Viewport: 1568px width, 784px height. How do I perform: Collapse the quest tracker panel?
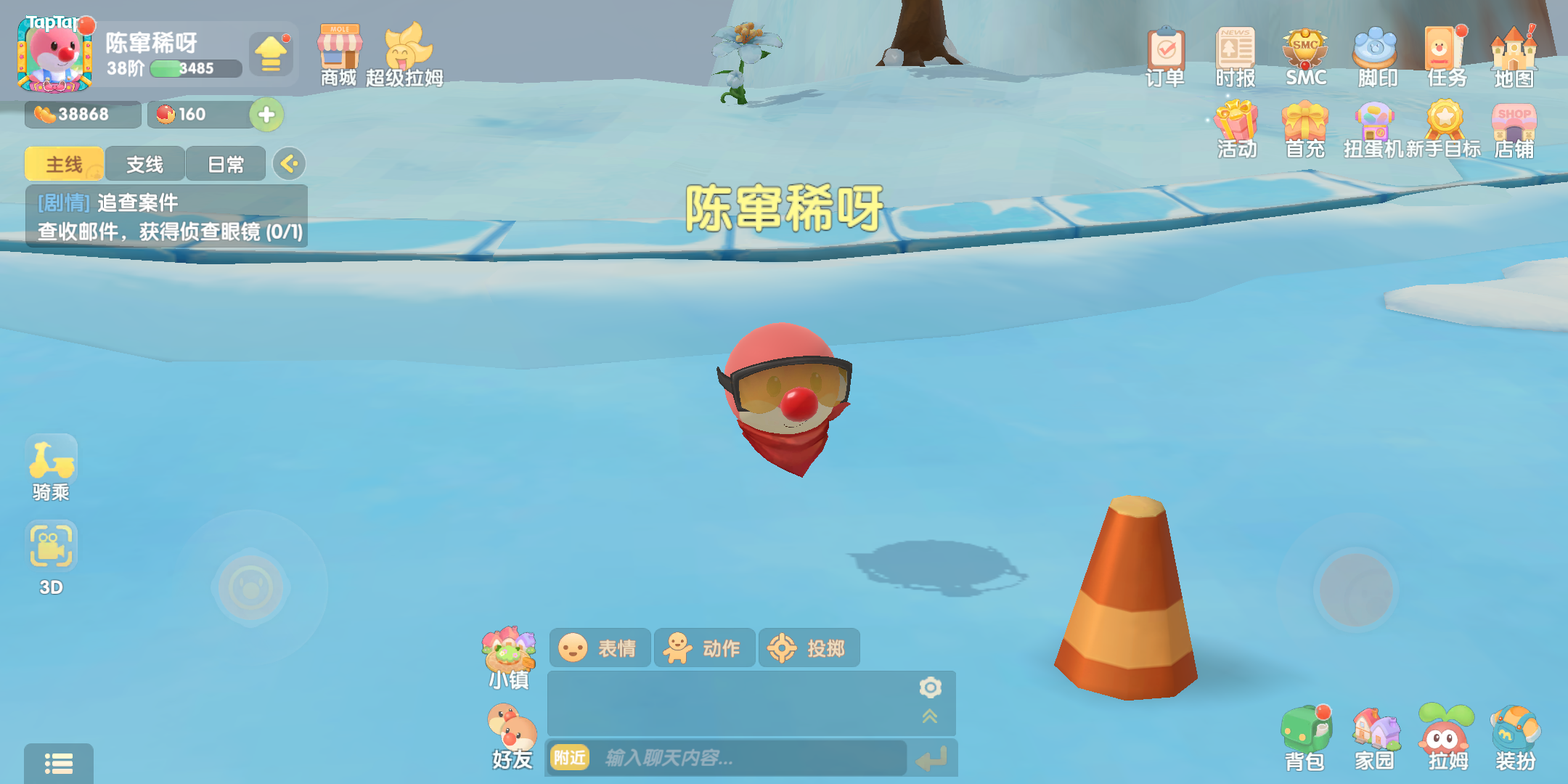pyautogui.click(x=289, y=164)
